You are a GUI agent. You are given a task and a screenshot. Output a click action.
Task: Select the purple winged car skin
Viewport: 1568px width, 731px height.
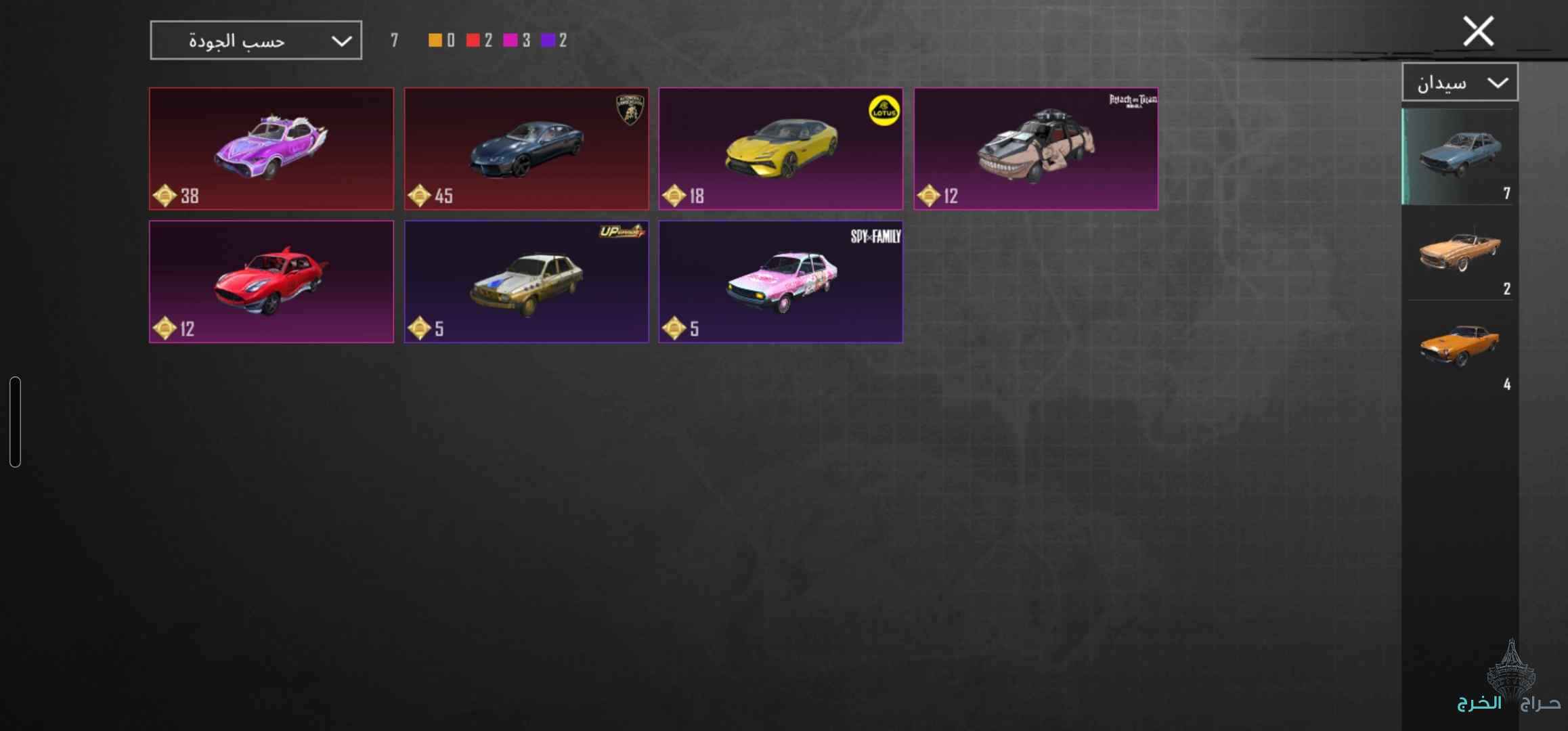click(x=271, y=149)
